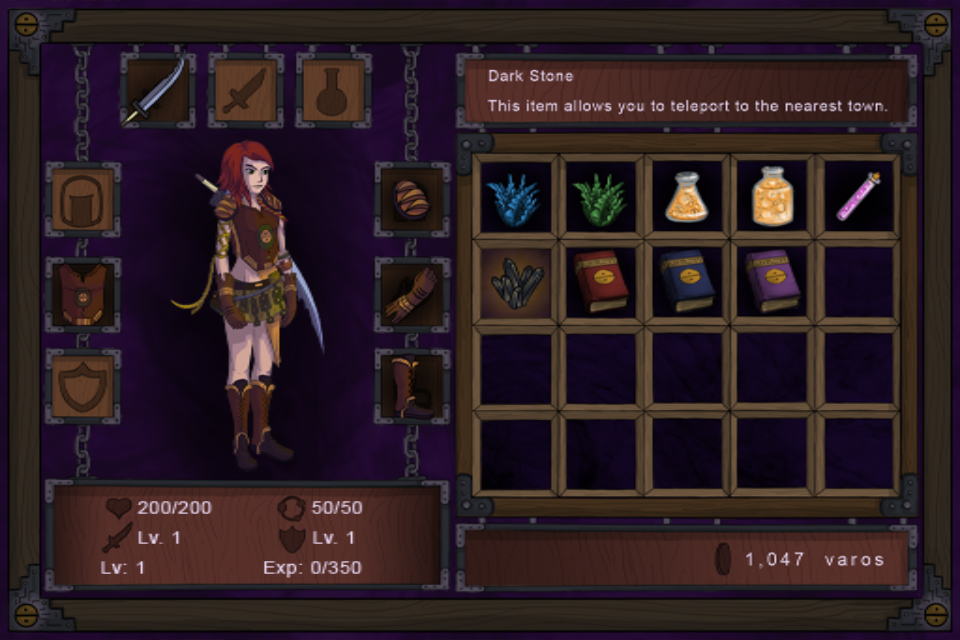
Task: Pick the purple spell book
Action: [772, 283]
